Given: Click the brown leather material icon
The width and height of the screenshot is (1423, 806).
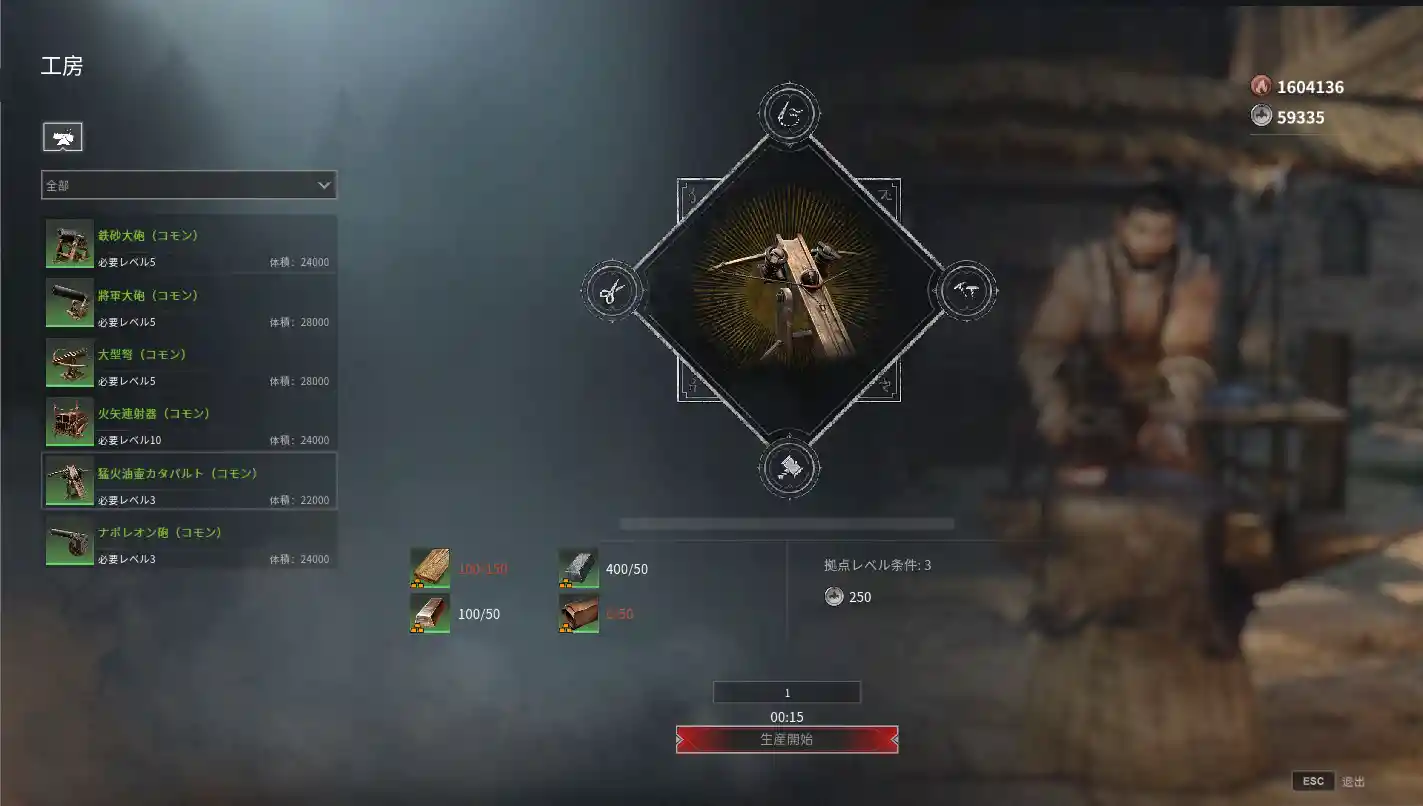Looking at the screenshot, I should [x=578, y=614].
